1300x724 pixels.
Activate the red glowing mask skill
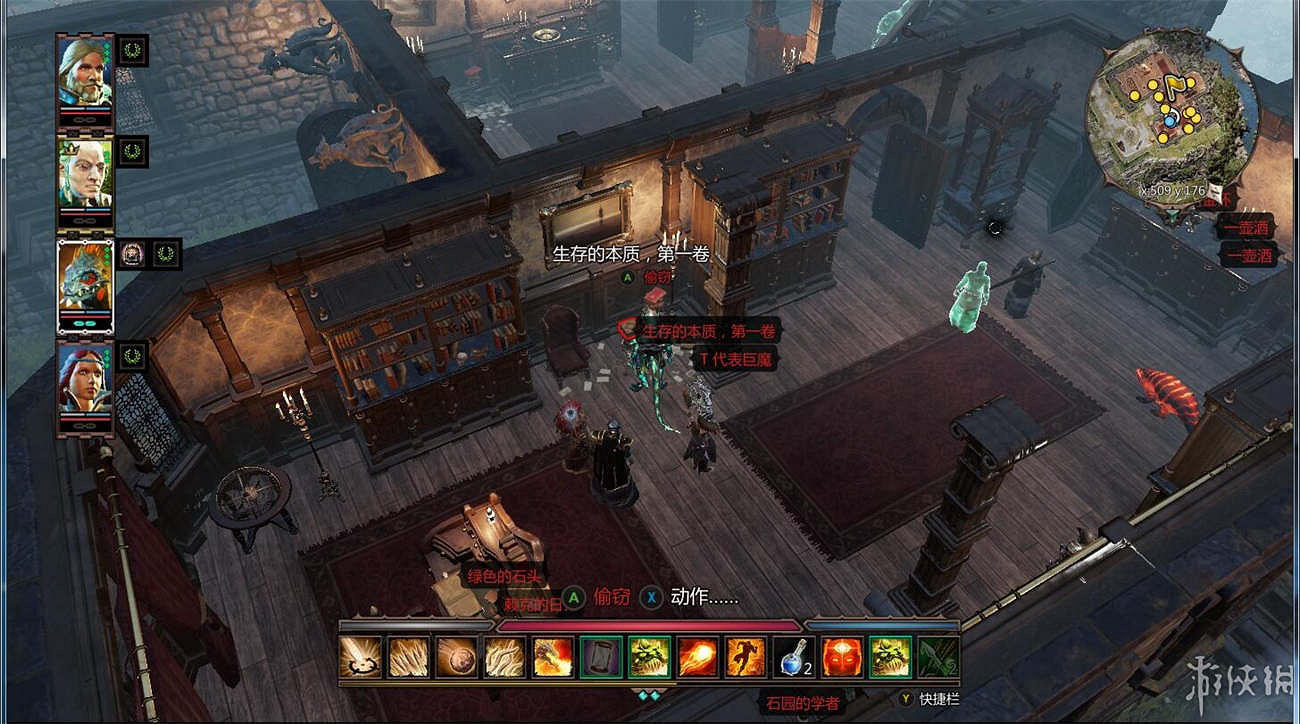[x=841, y=657]
